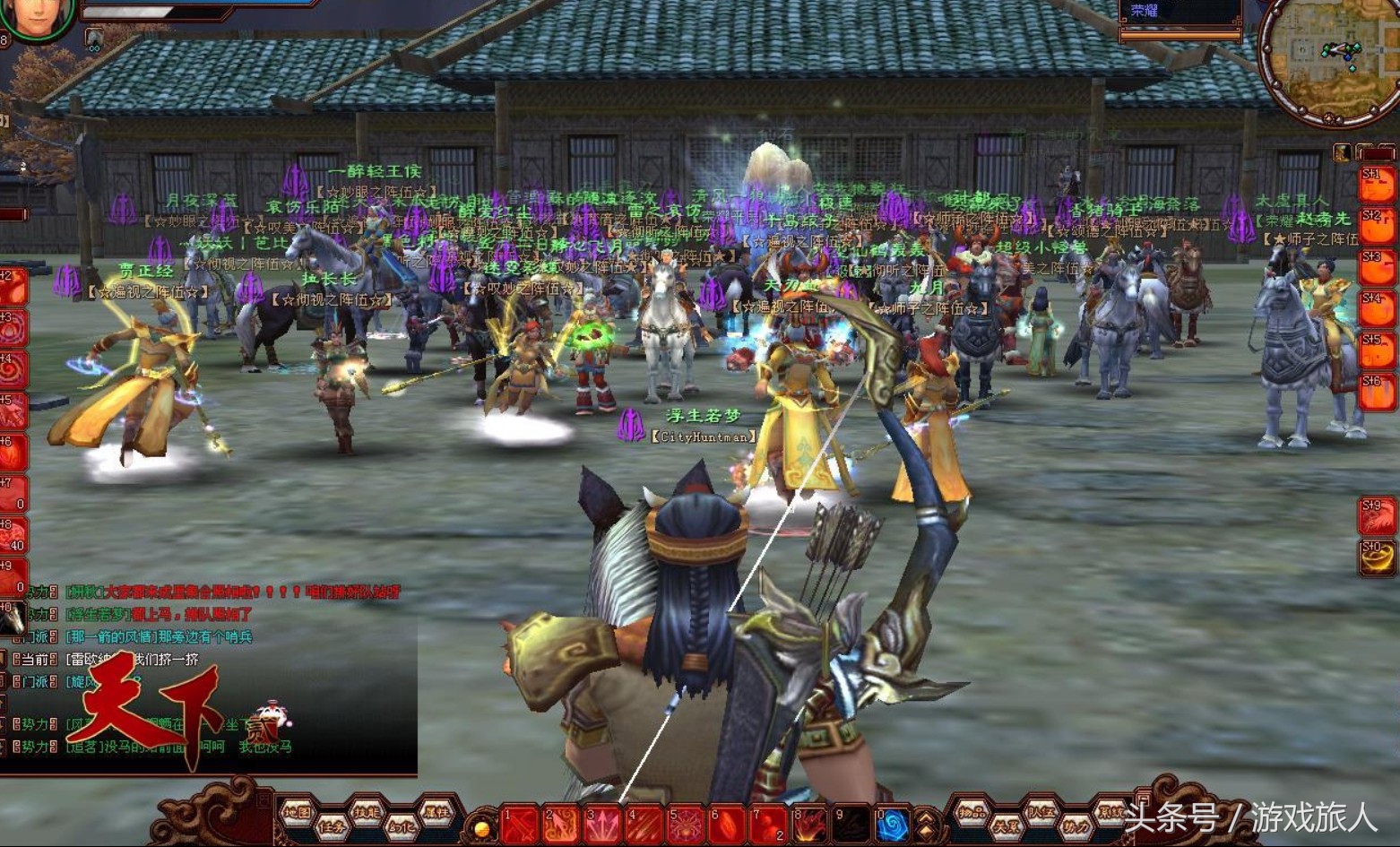1400x847 pixels.
Task: Open the 物品 inventory bag
Action: pos(972,812)
